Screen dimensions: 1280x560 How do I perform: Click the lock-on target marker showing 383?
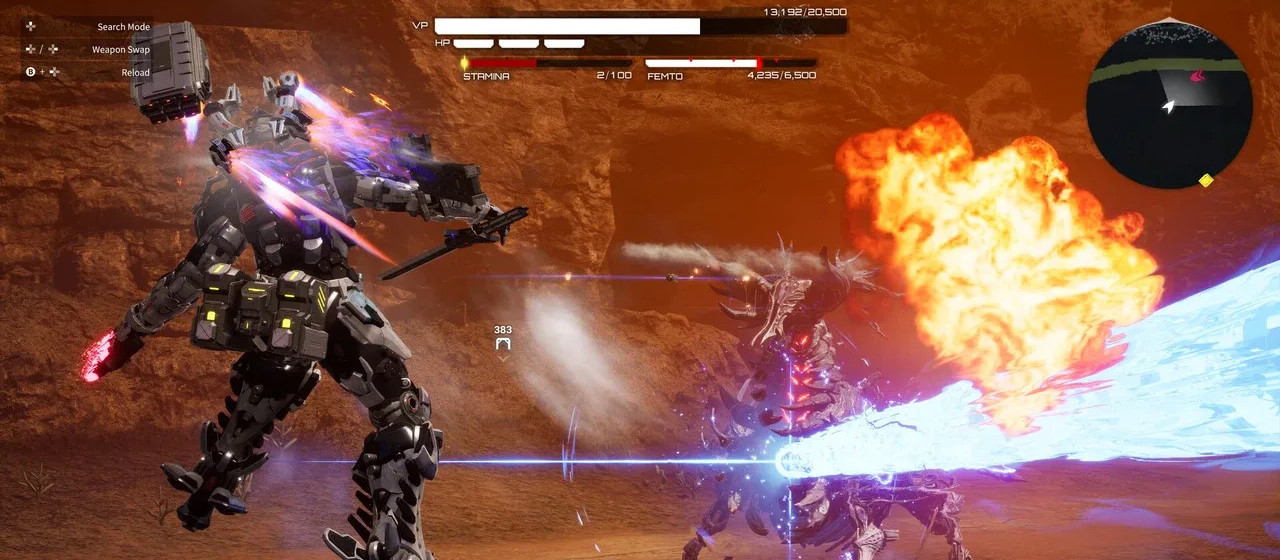503,344
